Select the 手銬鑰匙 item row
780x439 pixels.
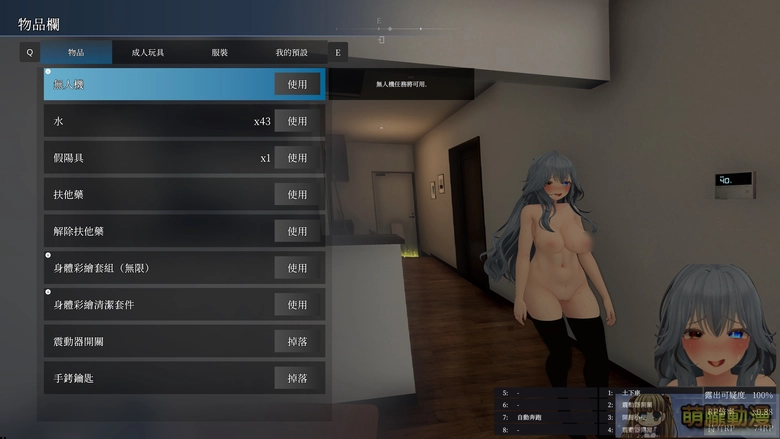click(x=150, y=378)
